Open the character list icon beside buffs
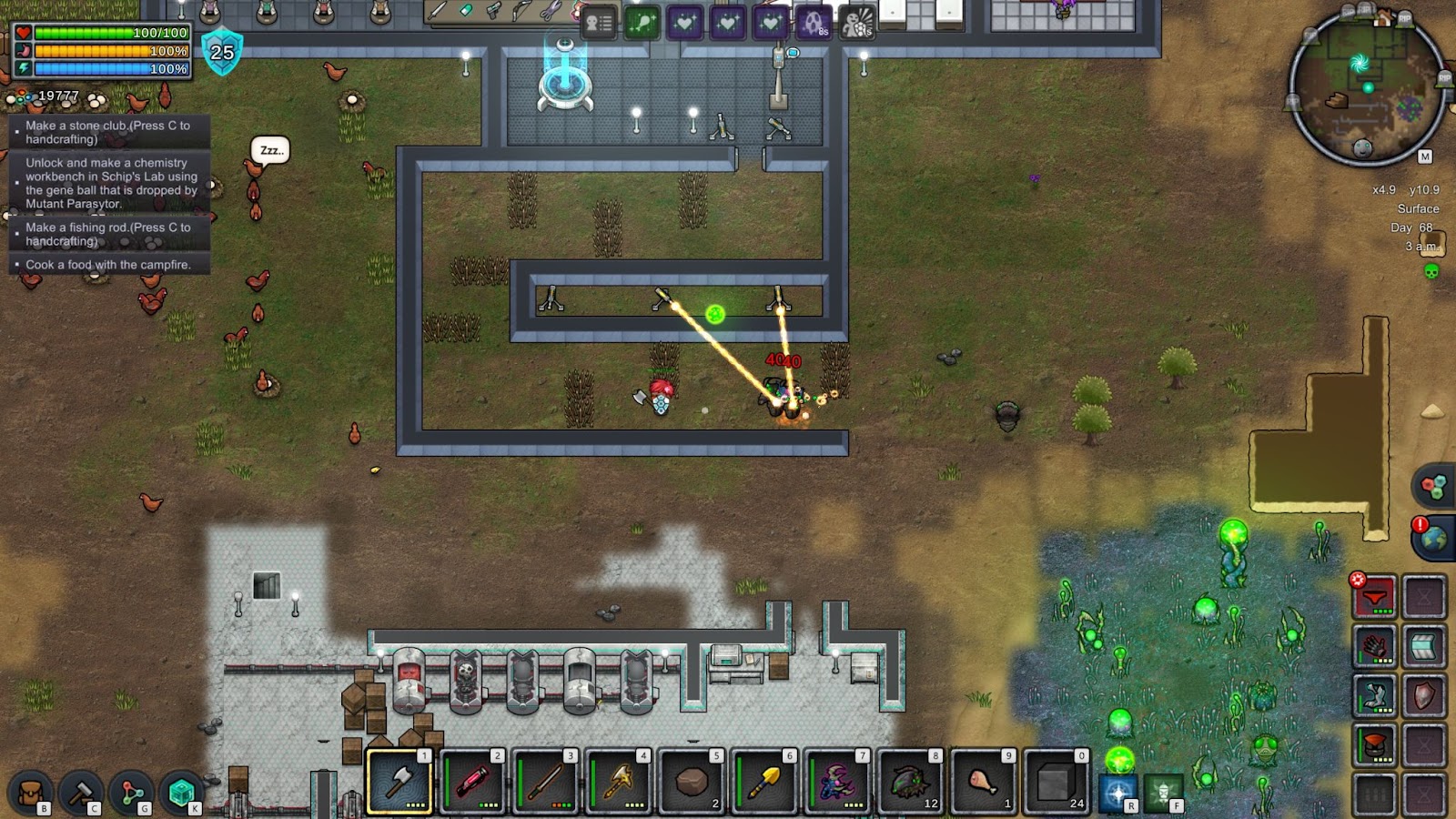1456x819 pixels. coord(598,23)
